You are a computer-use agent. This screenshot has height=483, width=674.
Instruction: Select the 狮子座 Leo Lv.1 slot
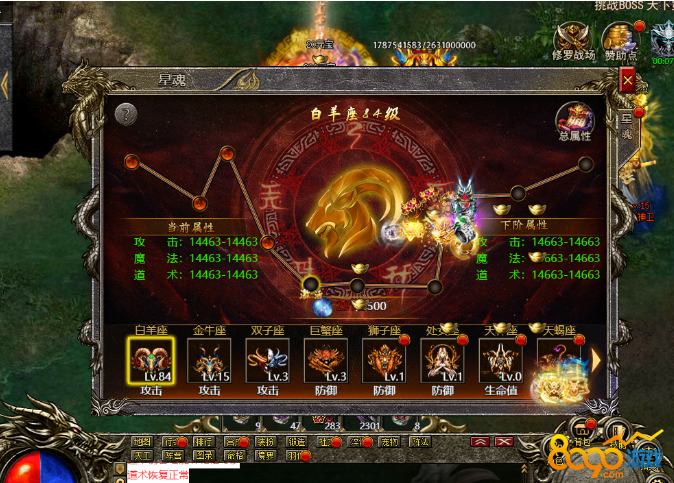point(384,360)
